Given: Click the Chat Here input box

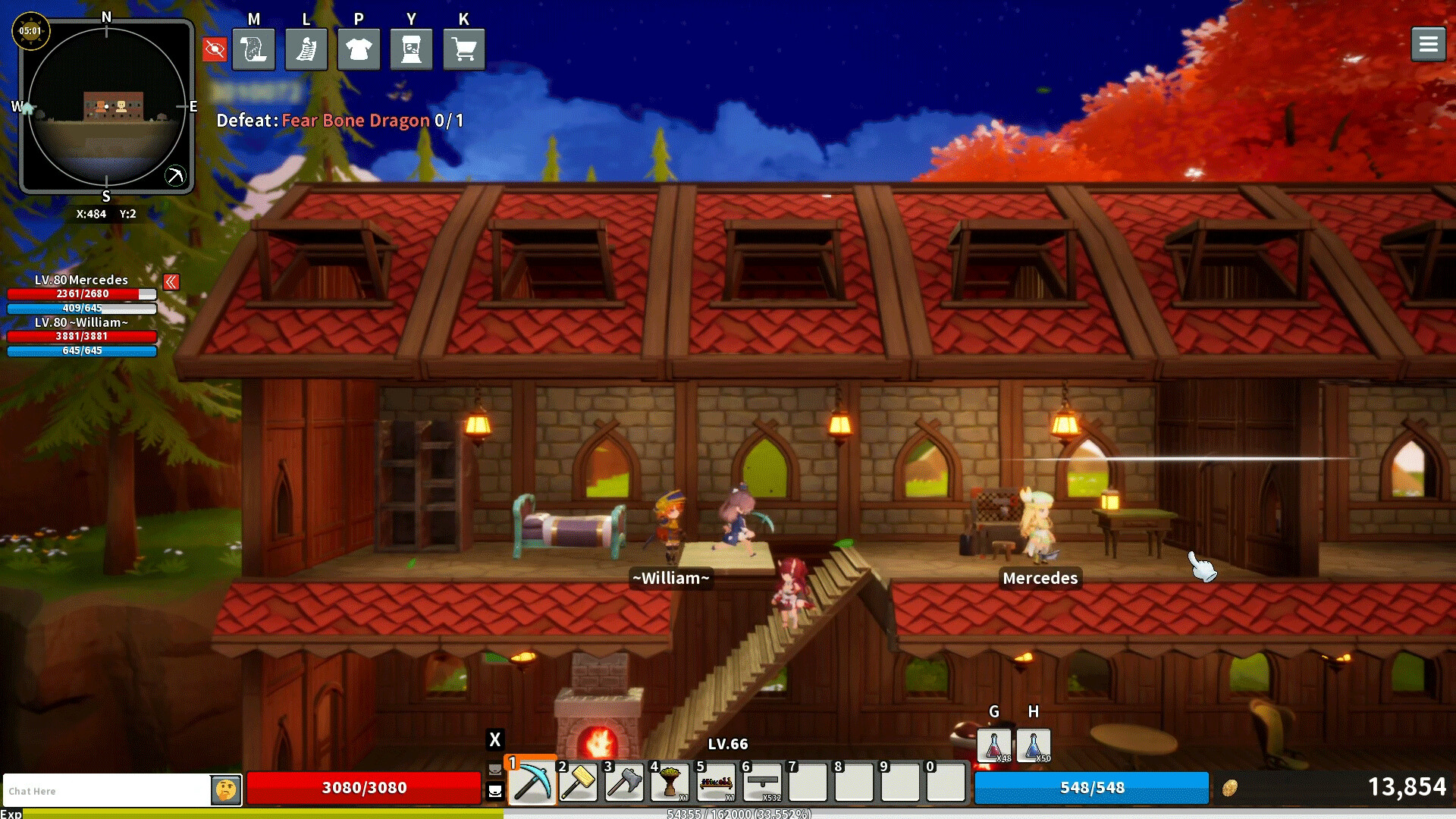Looking at the screenshot, I should pos(106,791).
